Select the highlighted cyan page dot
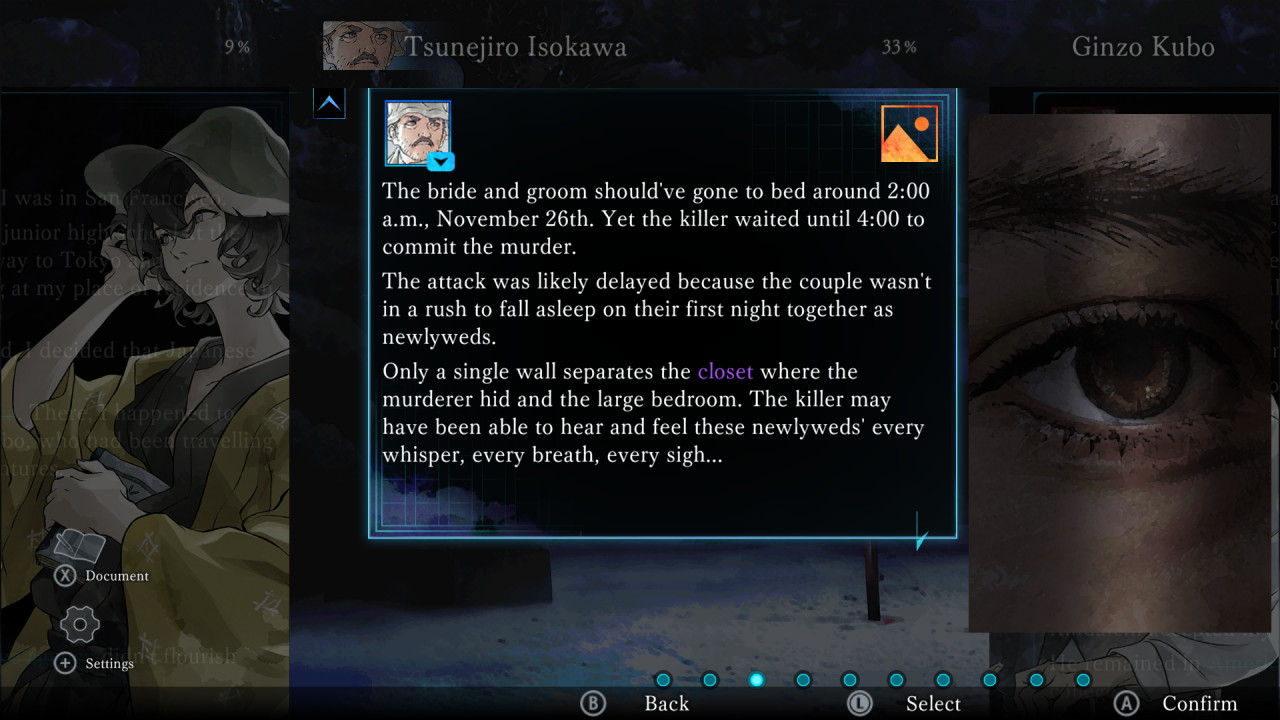 tap(757, 680)
